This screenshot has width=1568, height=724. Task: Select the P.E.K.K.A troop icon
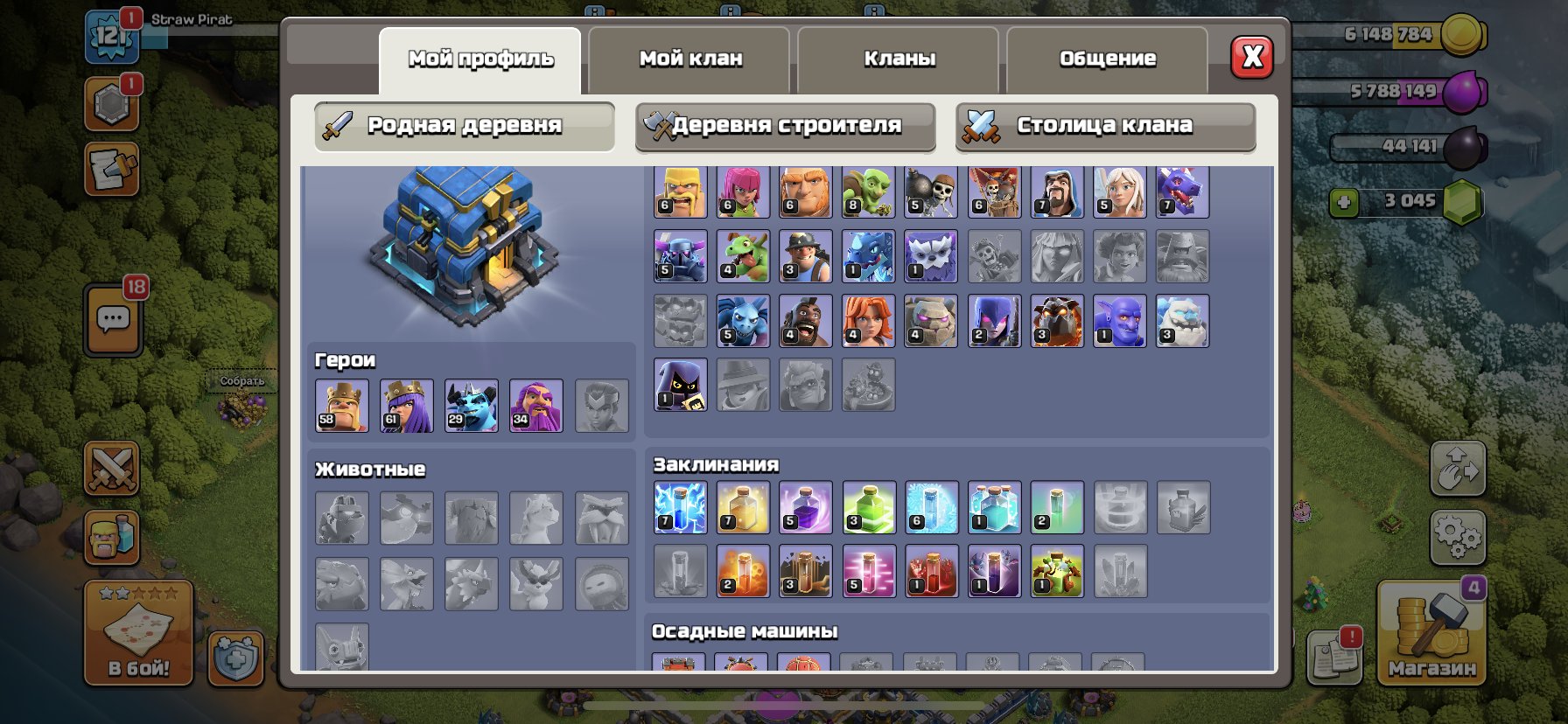click(x=682, y=257)
